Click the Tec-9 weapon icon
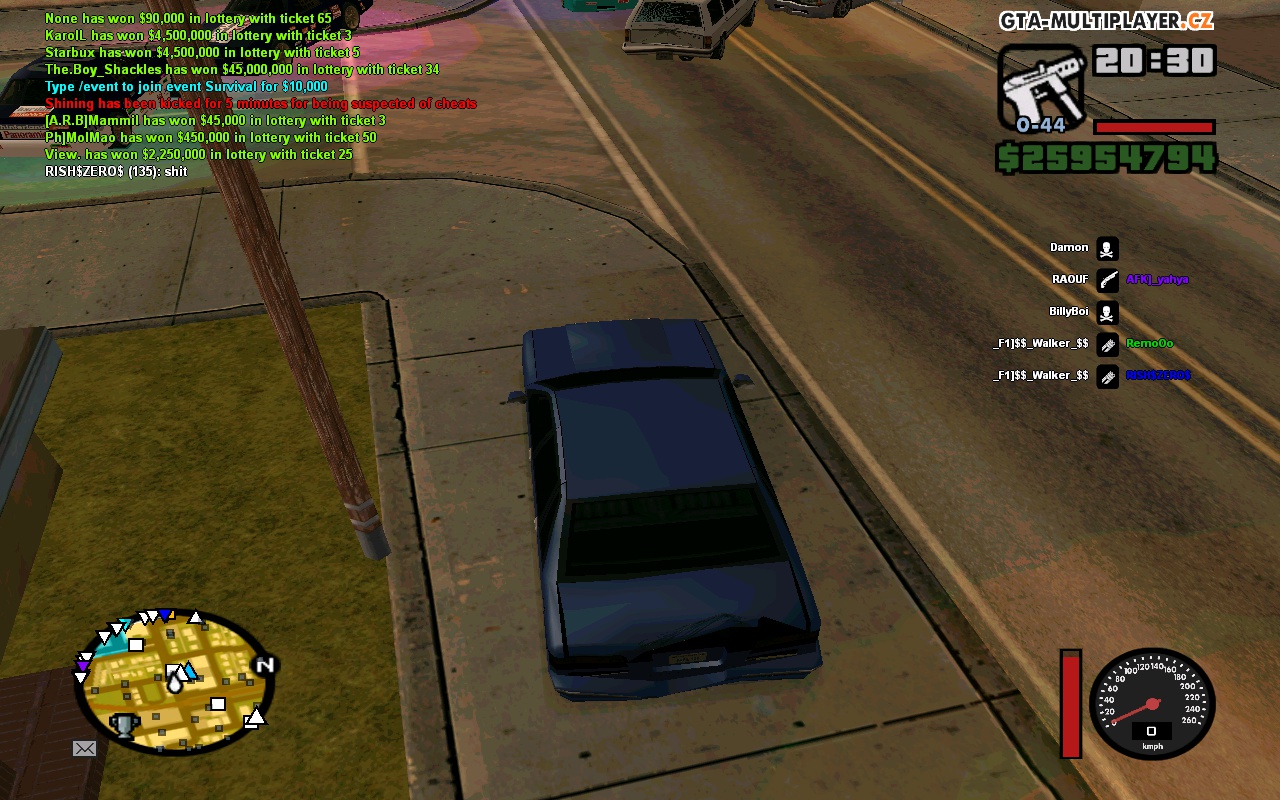Viewport: 1280px width, 800px height. [x=1040, y=86]
